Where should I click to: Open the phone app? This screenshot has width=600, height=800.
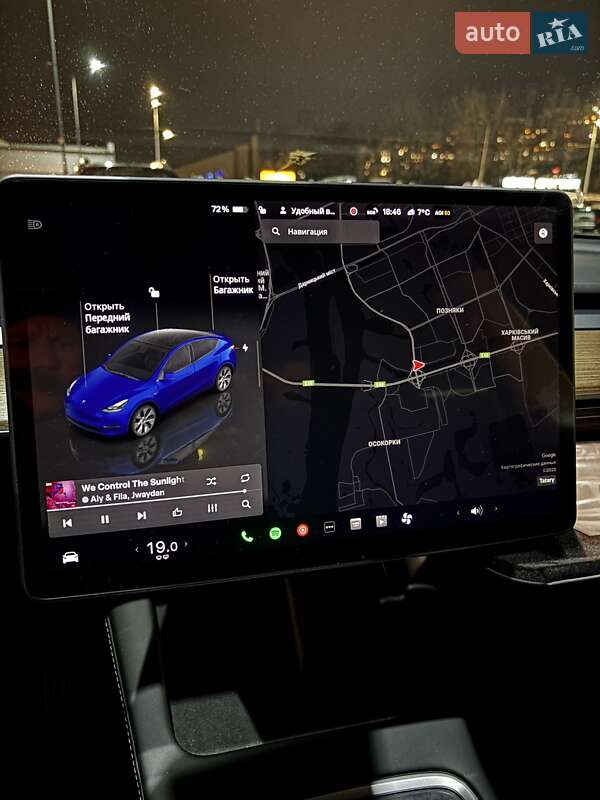247,535
